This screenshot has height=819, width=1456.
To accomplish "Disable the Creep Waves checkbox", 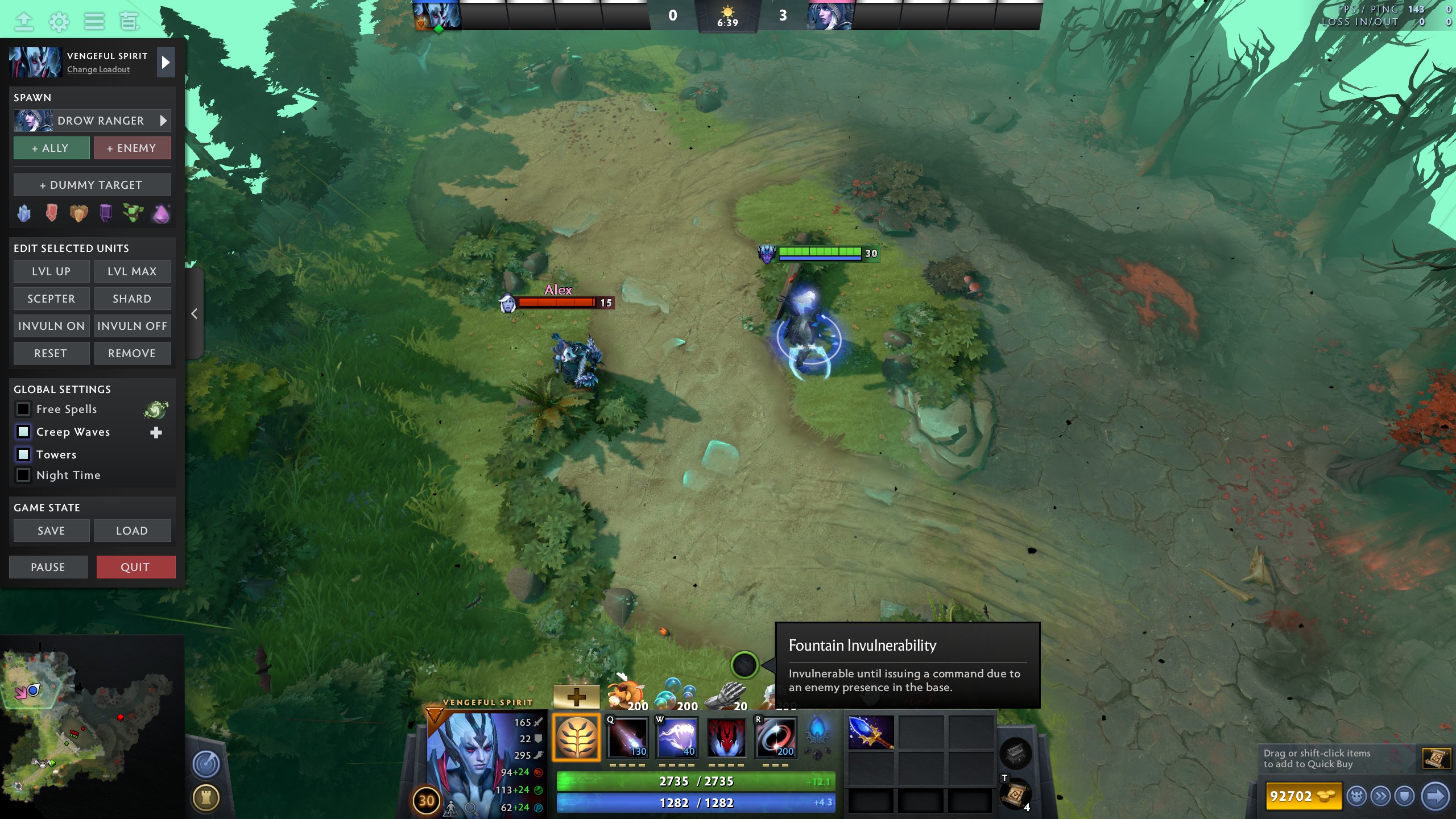I will (23, 432).
